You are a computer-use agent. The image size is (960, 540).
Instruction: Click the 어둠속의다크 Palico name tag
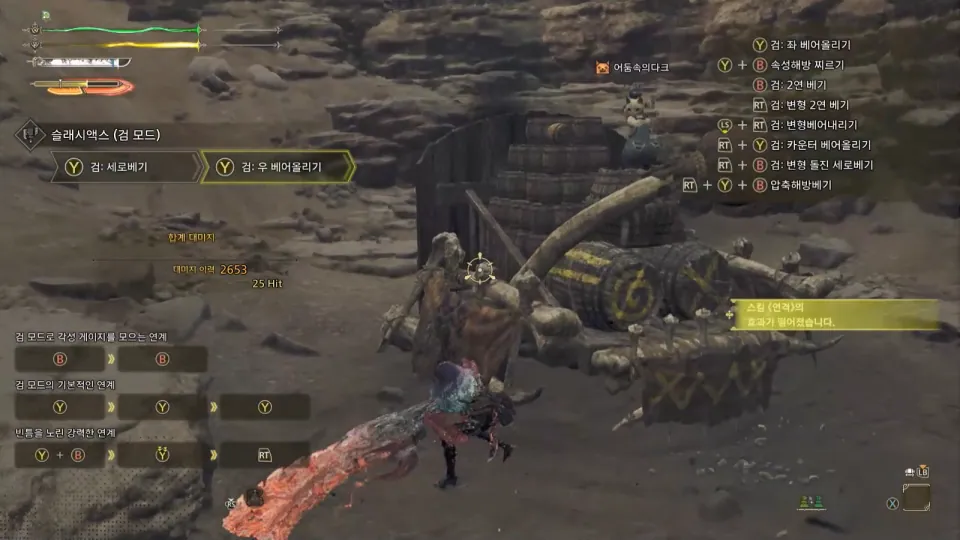(x=640, y=68)
